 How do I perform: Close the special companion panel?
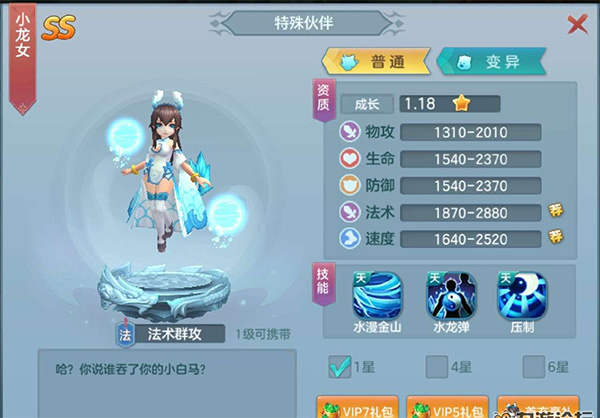pos(577,24)
